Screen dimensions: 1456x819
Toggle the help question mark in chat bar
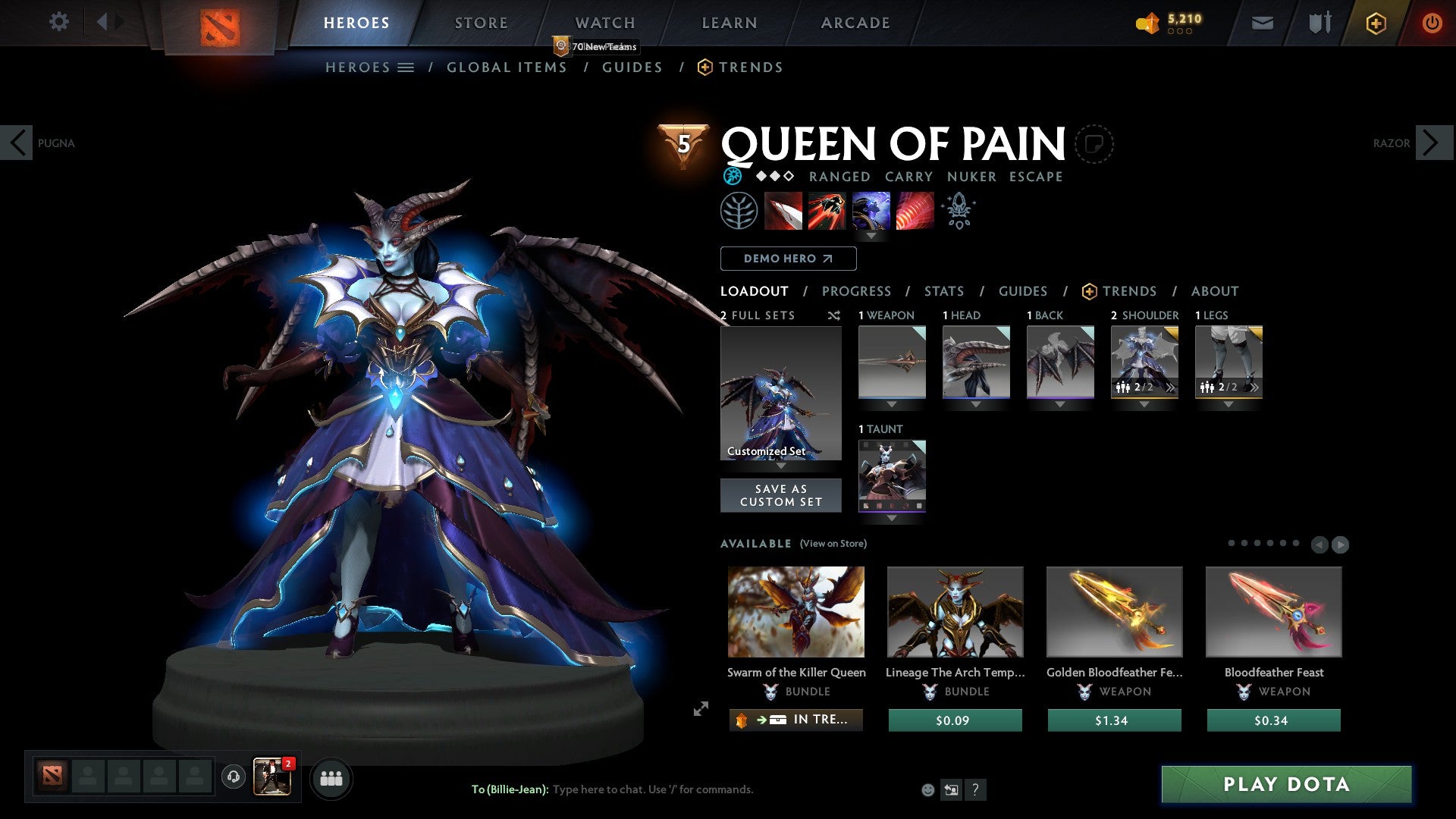click(x=976, y=789)
